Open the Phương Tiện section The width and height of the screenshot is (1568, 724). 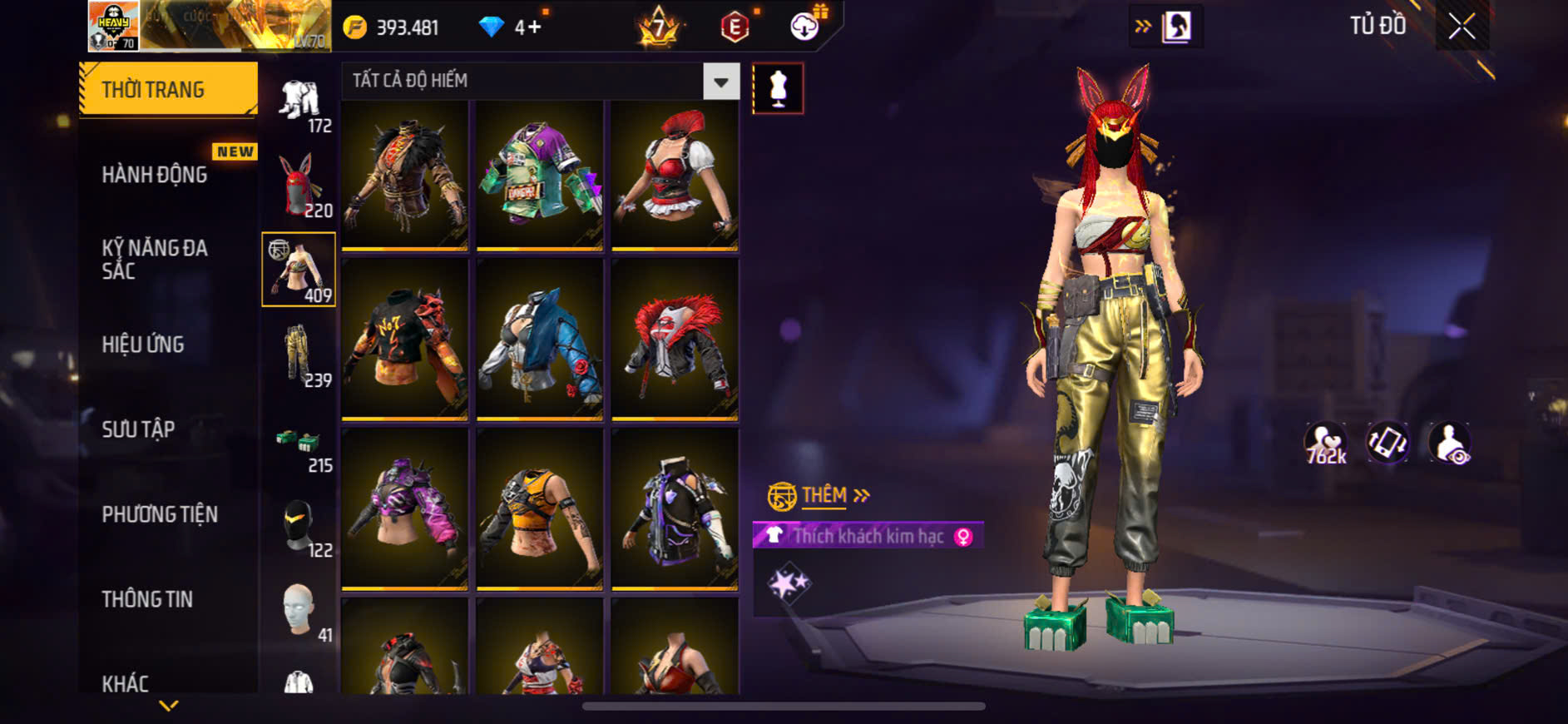pyautogui.click(x=160, y=514)
